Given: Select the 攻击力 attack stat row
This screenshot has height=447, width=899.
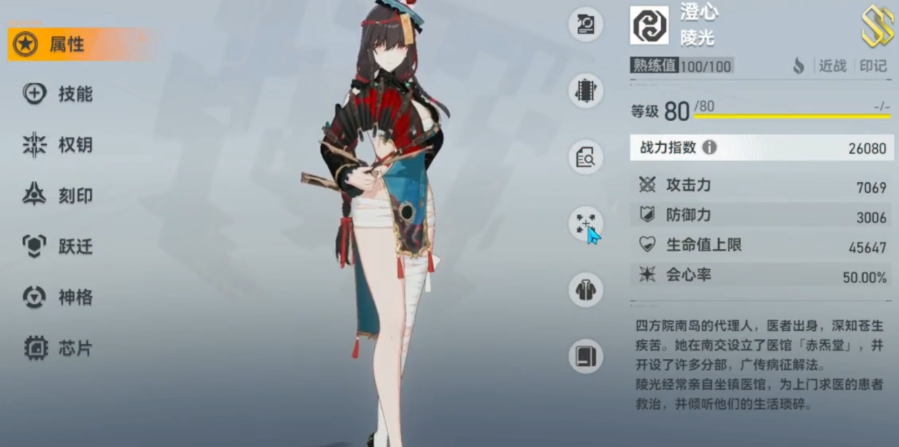Looking at the screenshot, I should (762, 187).
